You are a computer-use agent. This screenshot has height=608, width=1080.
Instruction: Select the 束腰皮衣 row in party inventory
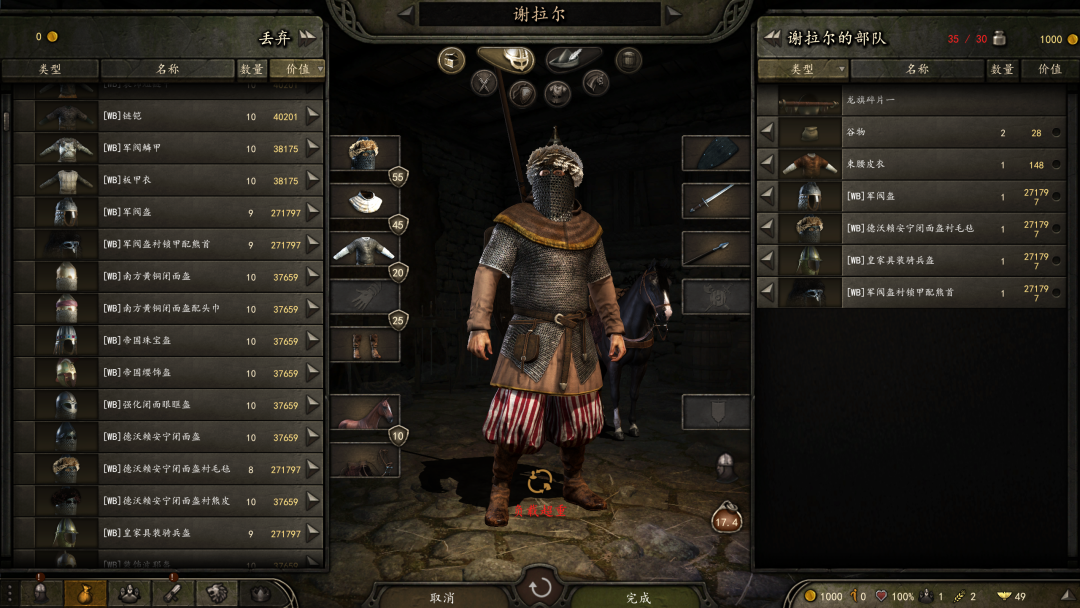click(x=910, y=165)
